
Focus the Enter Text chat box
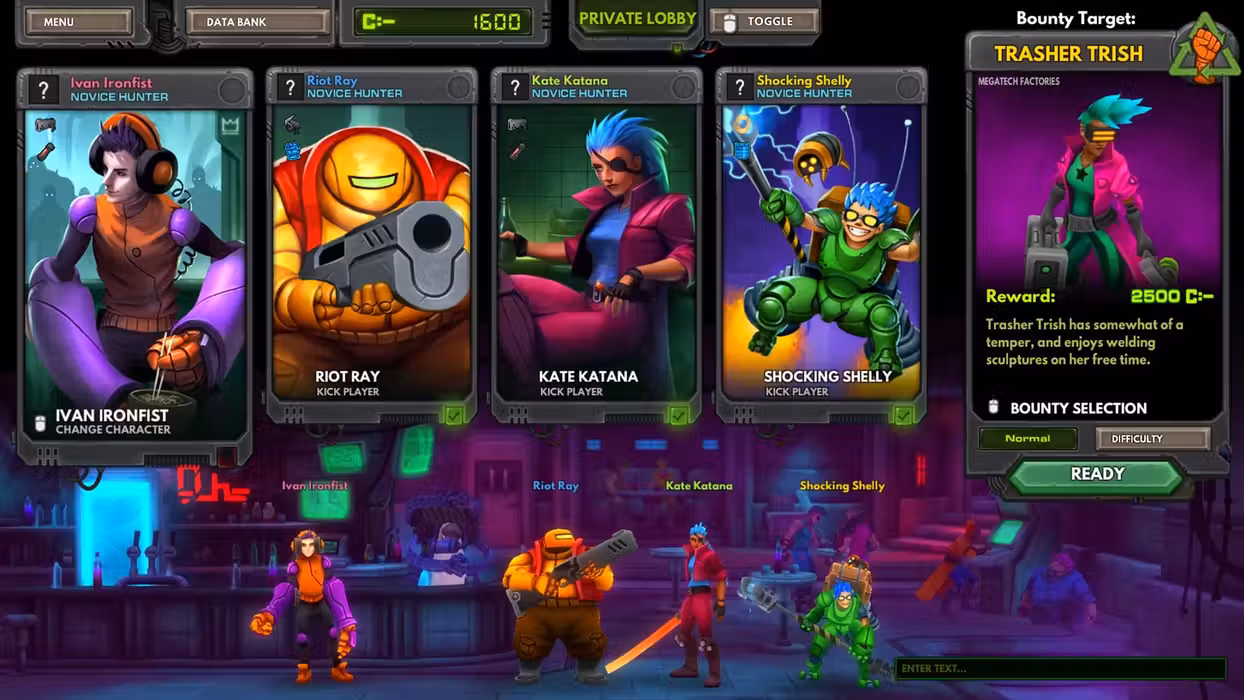point(1059,668)
